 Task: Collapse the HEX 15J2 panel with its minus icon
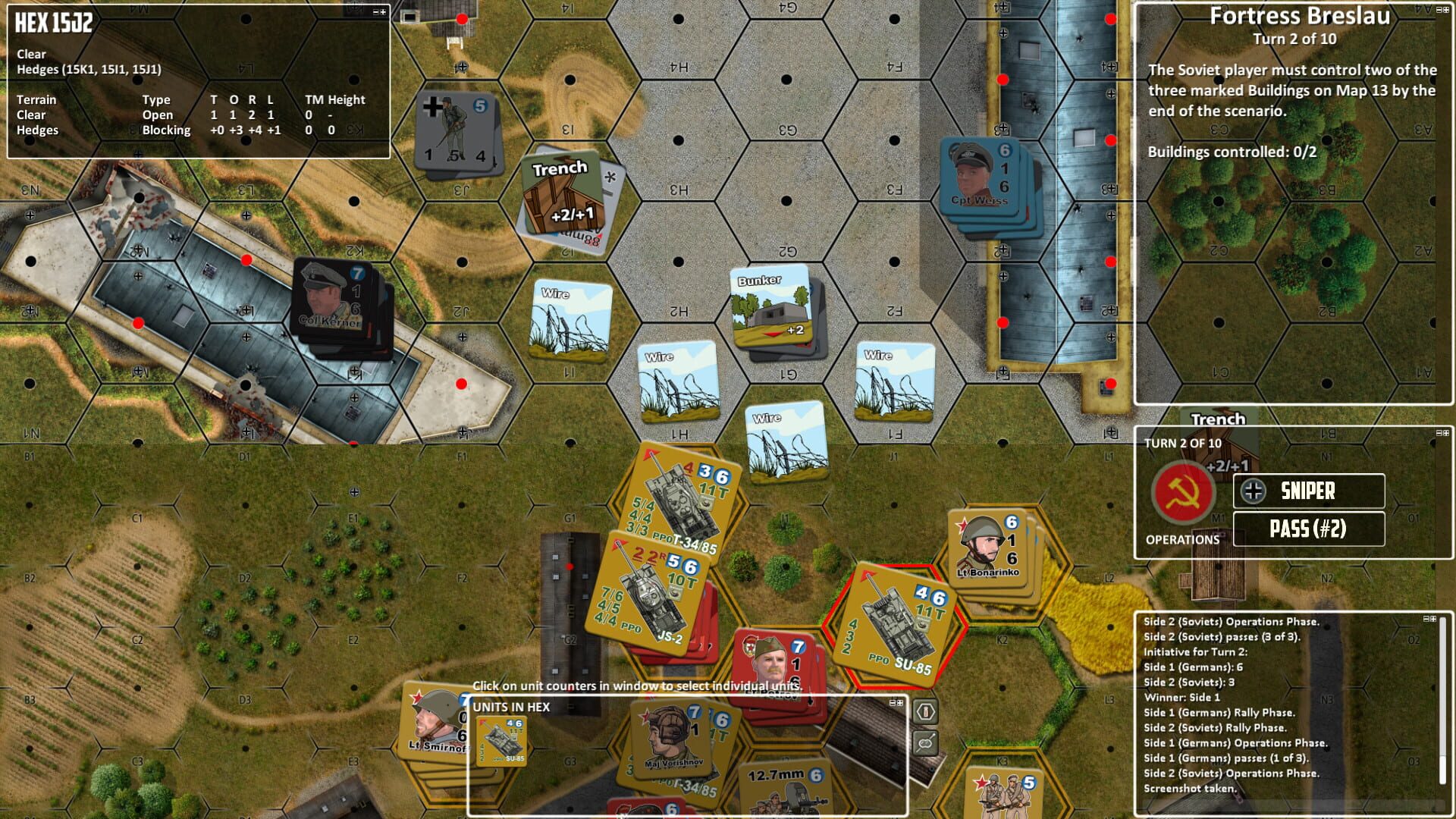(375, 12)
